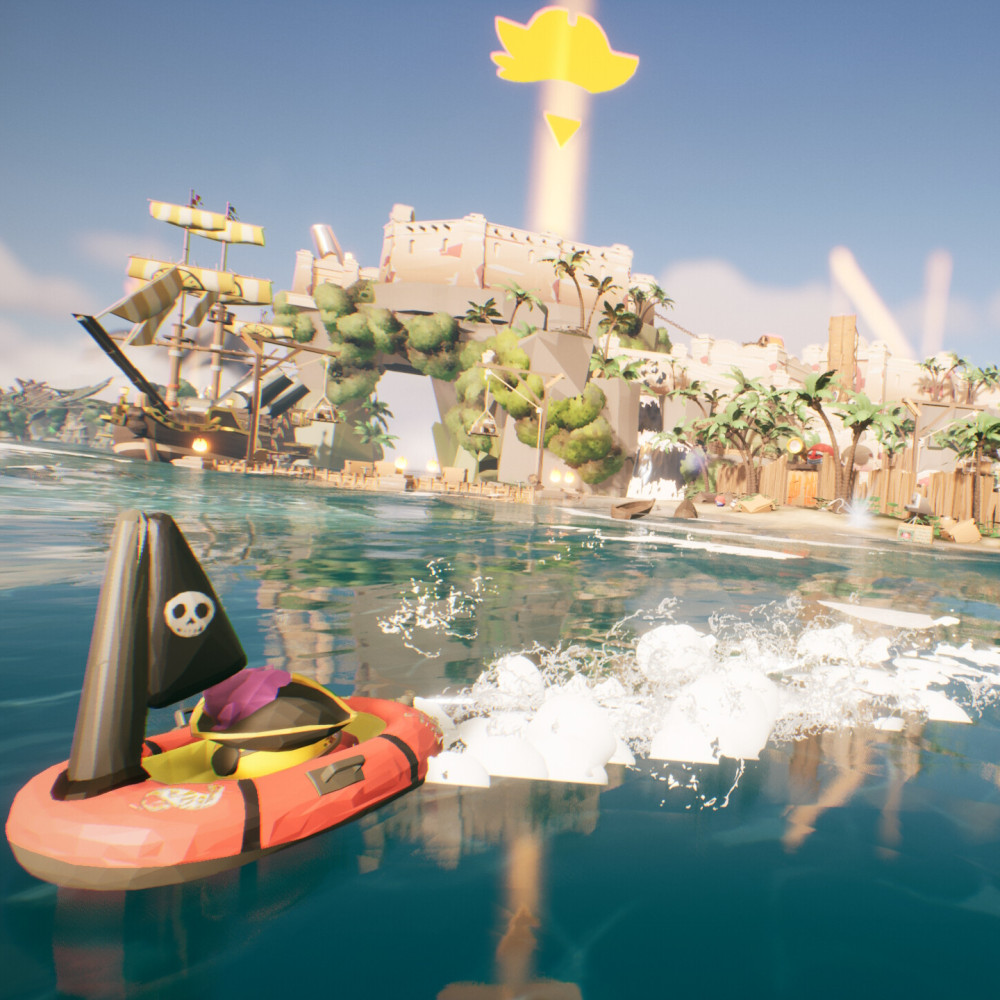Image resolution: width=1000 pixels, height=1000 pixels.
Task: Click the yellow pirate hat objective marker
Action: pyautogui.click(x=564, y=52)
